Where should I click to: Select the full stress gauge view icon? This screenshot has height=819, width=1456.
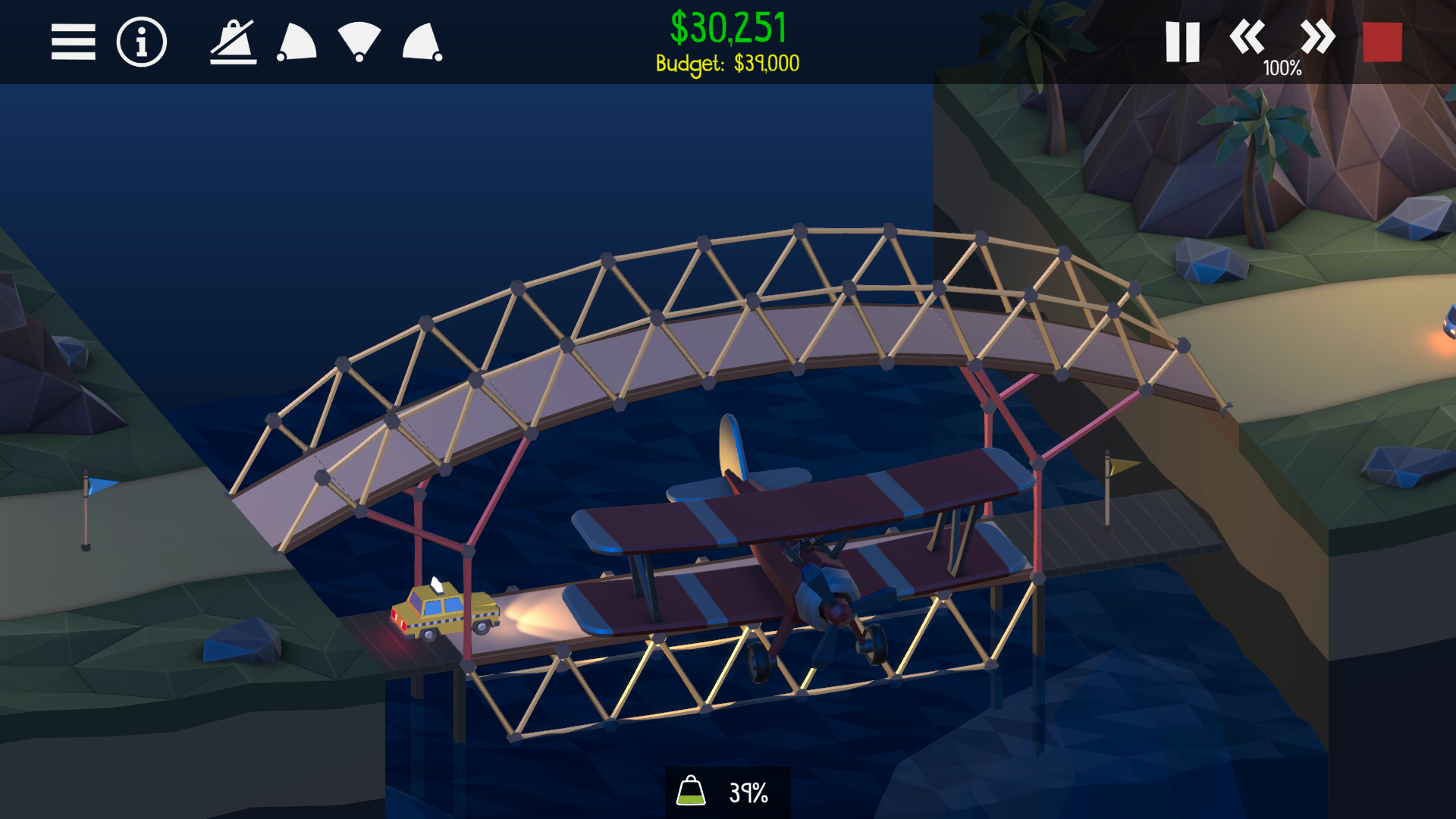(358, 41)
